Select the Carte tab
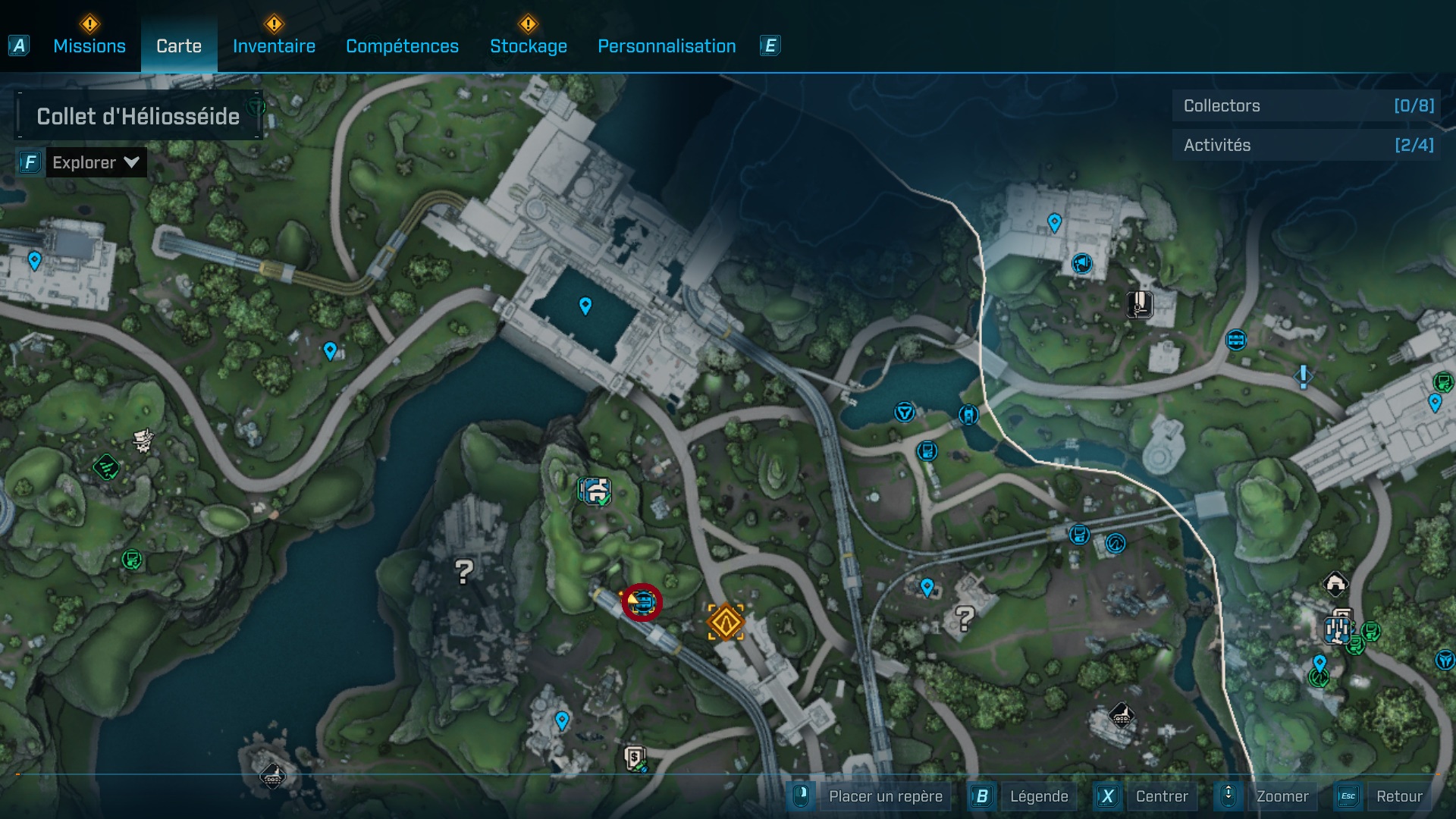The height and width of the screenshot is (819, 1456). pyautogui.click(x=179, y=46)
